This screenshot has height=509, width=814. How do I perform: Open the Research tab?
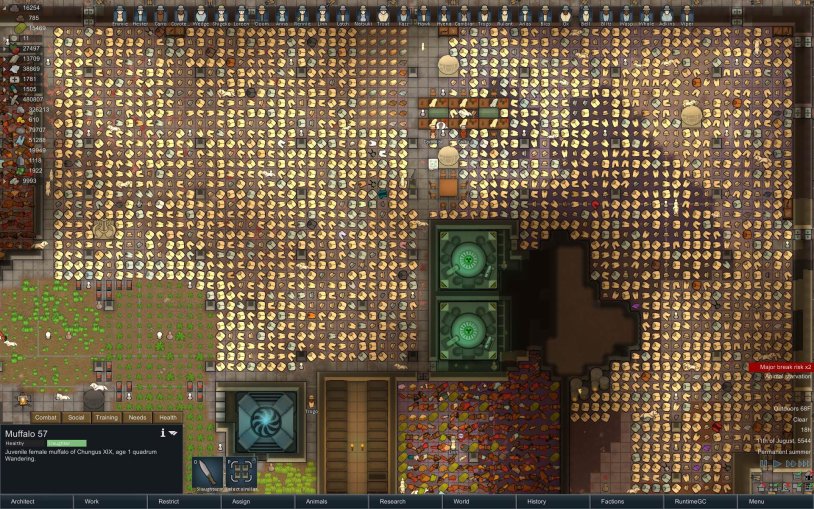[x=393, y=501]
